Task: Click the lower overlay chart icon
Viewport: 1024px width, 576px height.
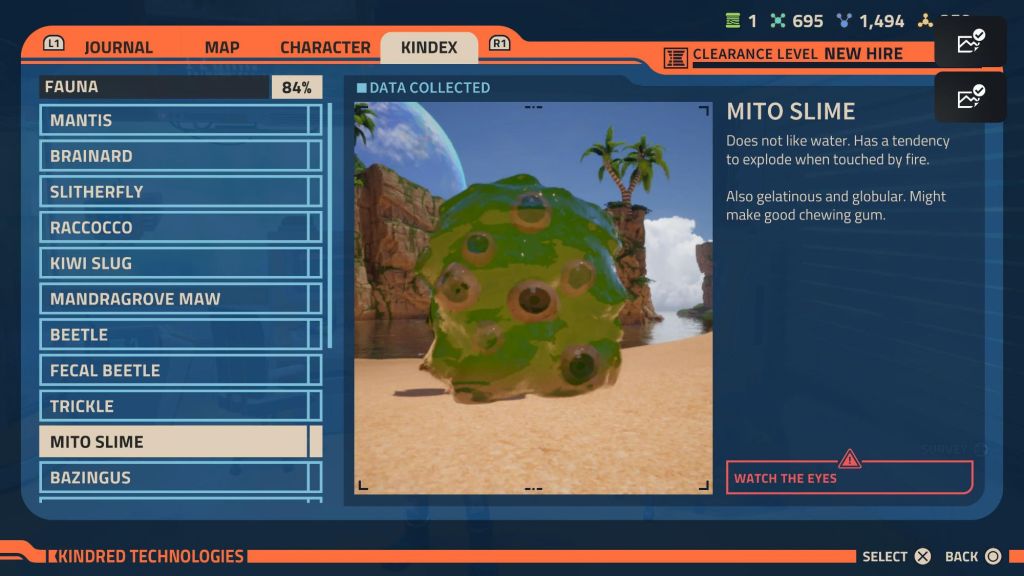Action: click(x=970, y=97)
